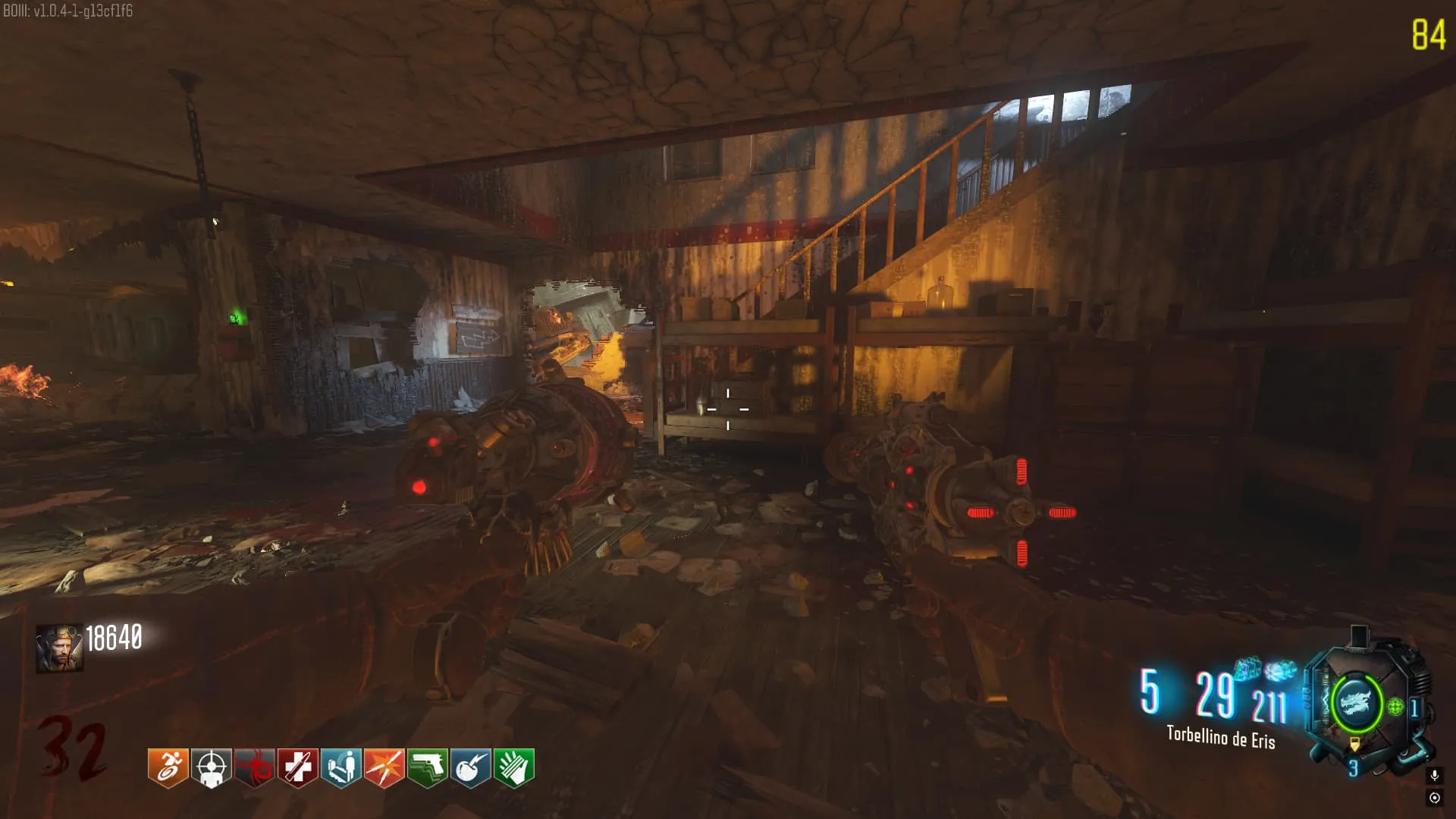Select the green shield equipment icon
Image resolution: width=1456 pixels, height=819 pixels.
[1395, 708]
